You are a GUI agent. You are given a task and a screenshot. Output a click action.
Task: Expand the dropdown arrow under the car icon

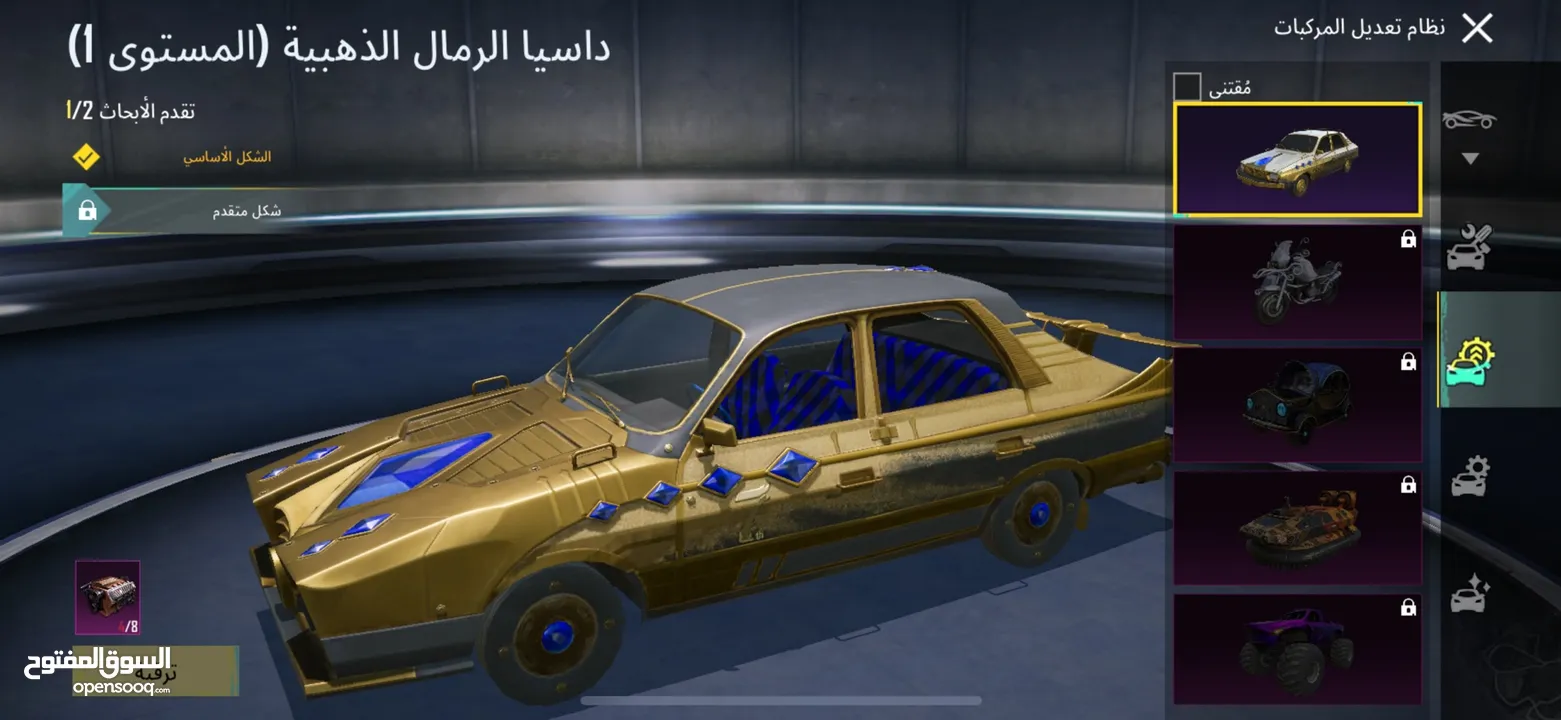point(1468,158)
